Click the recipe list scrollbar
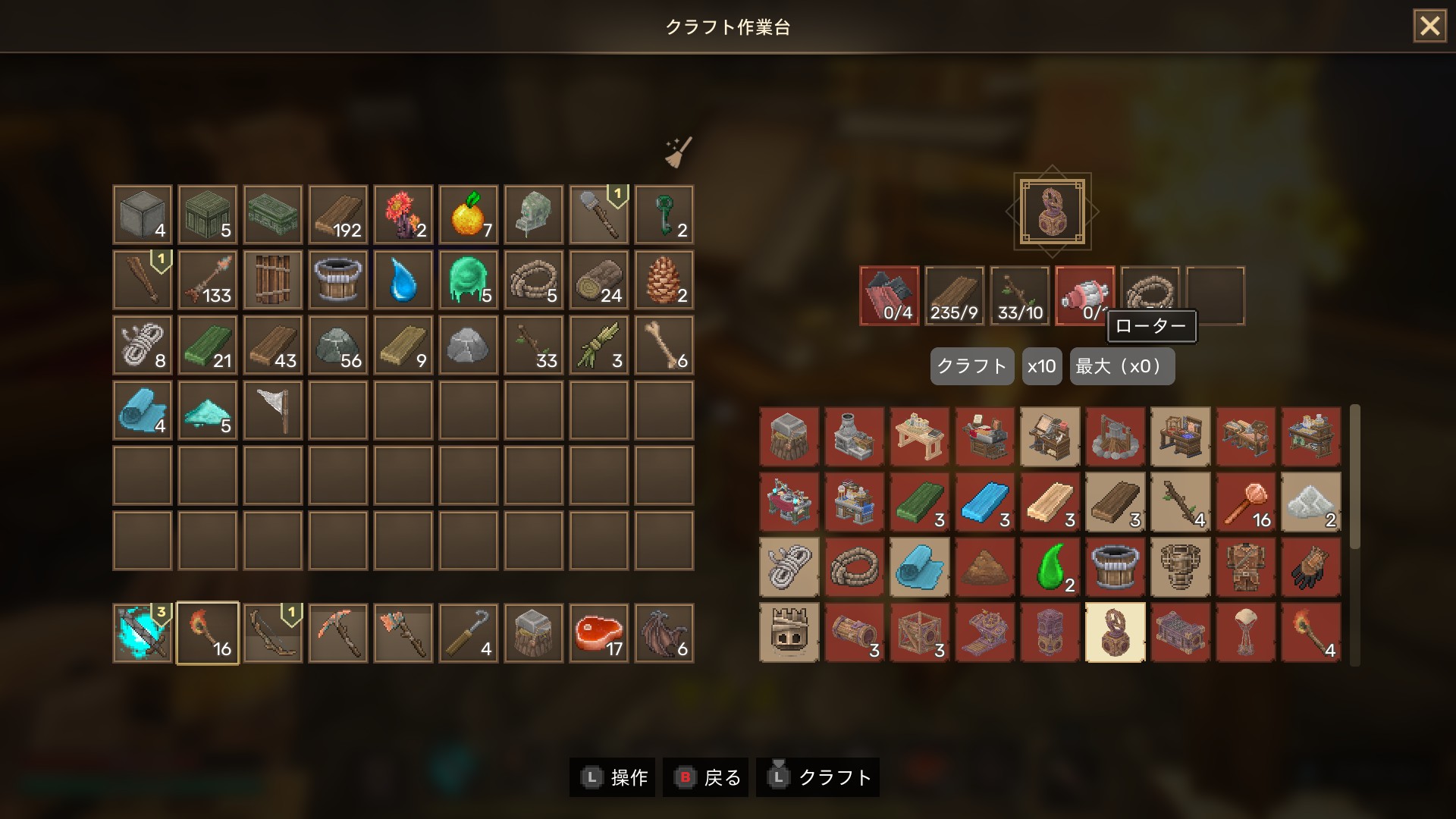The height and width of the screenshot is (819, 1456). pos(1355,476)
